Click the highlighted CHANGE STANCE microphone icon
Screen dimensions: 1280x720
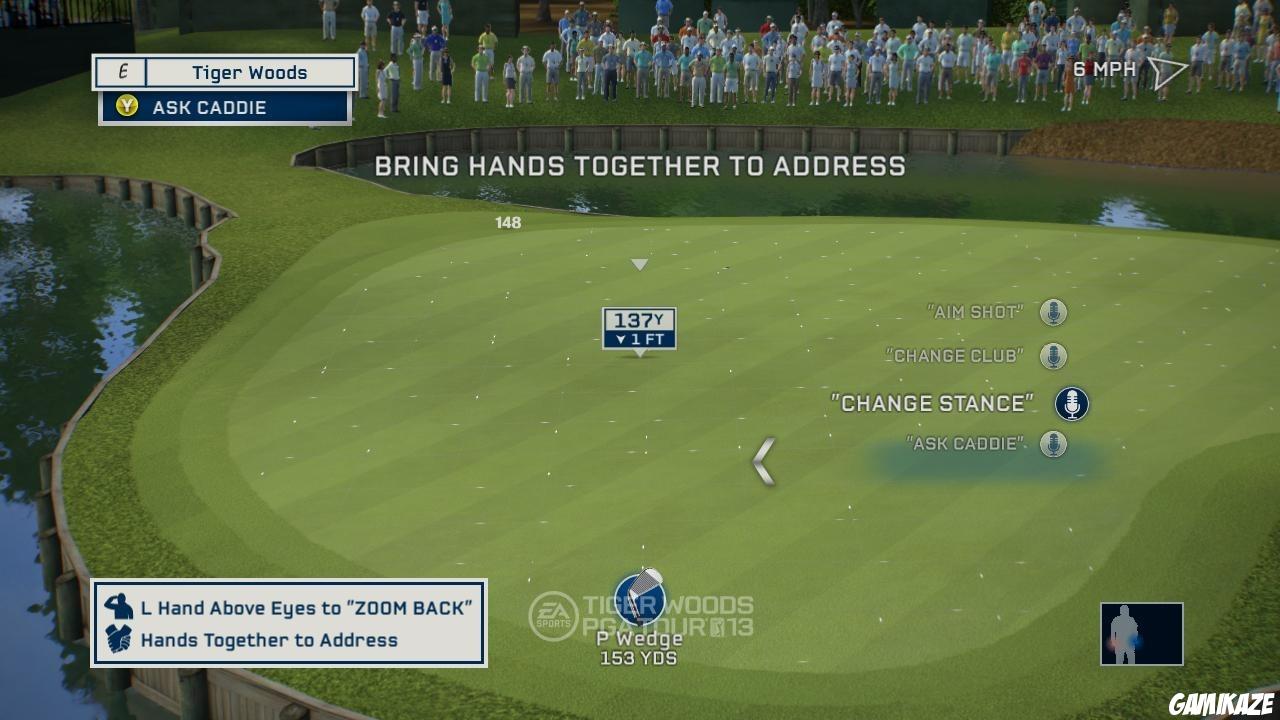click(x=1071, y=402)
